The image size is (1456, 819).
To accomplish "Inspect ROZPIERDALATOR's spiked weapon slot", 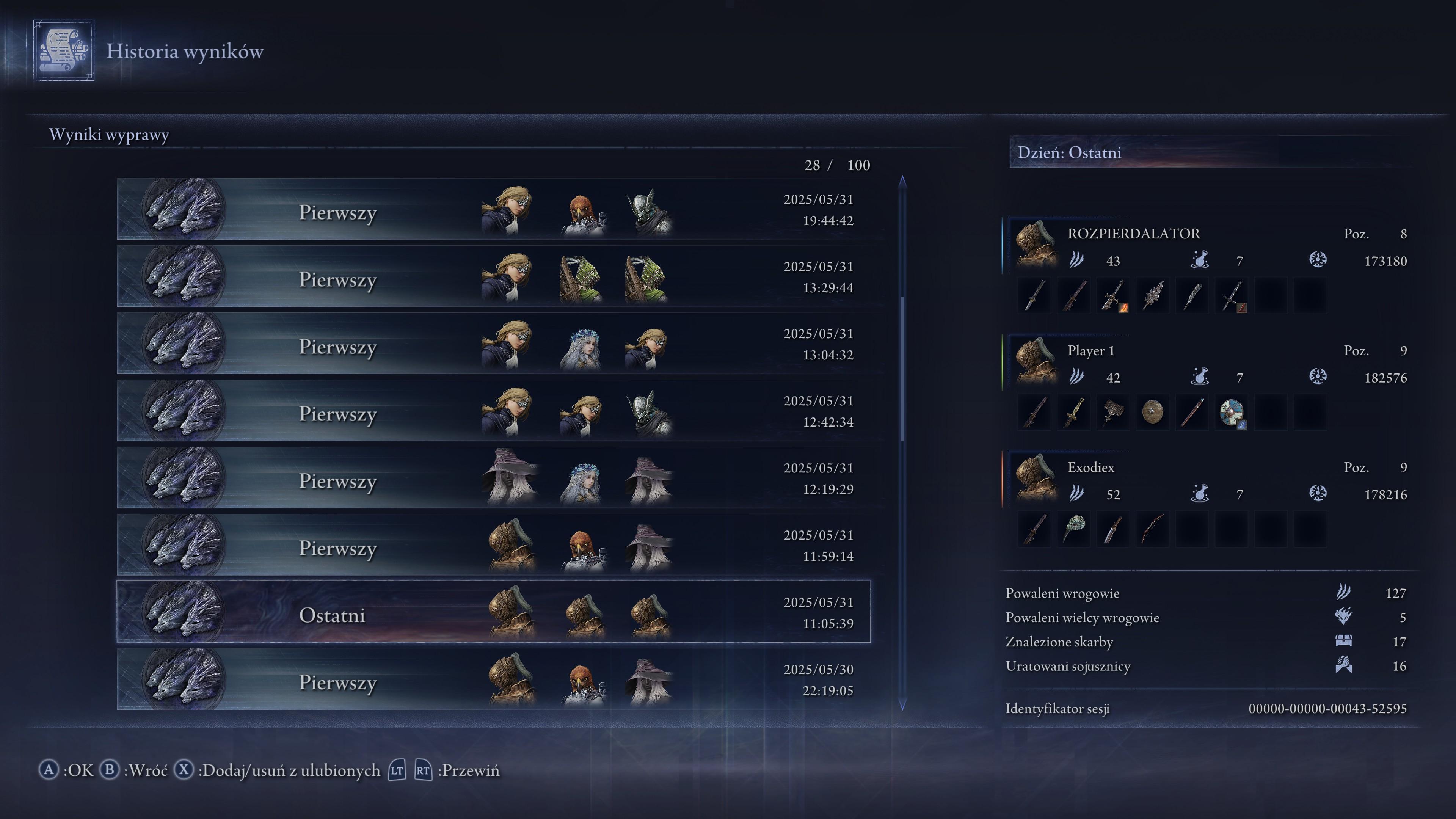I will (x=1152, y=295).
